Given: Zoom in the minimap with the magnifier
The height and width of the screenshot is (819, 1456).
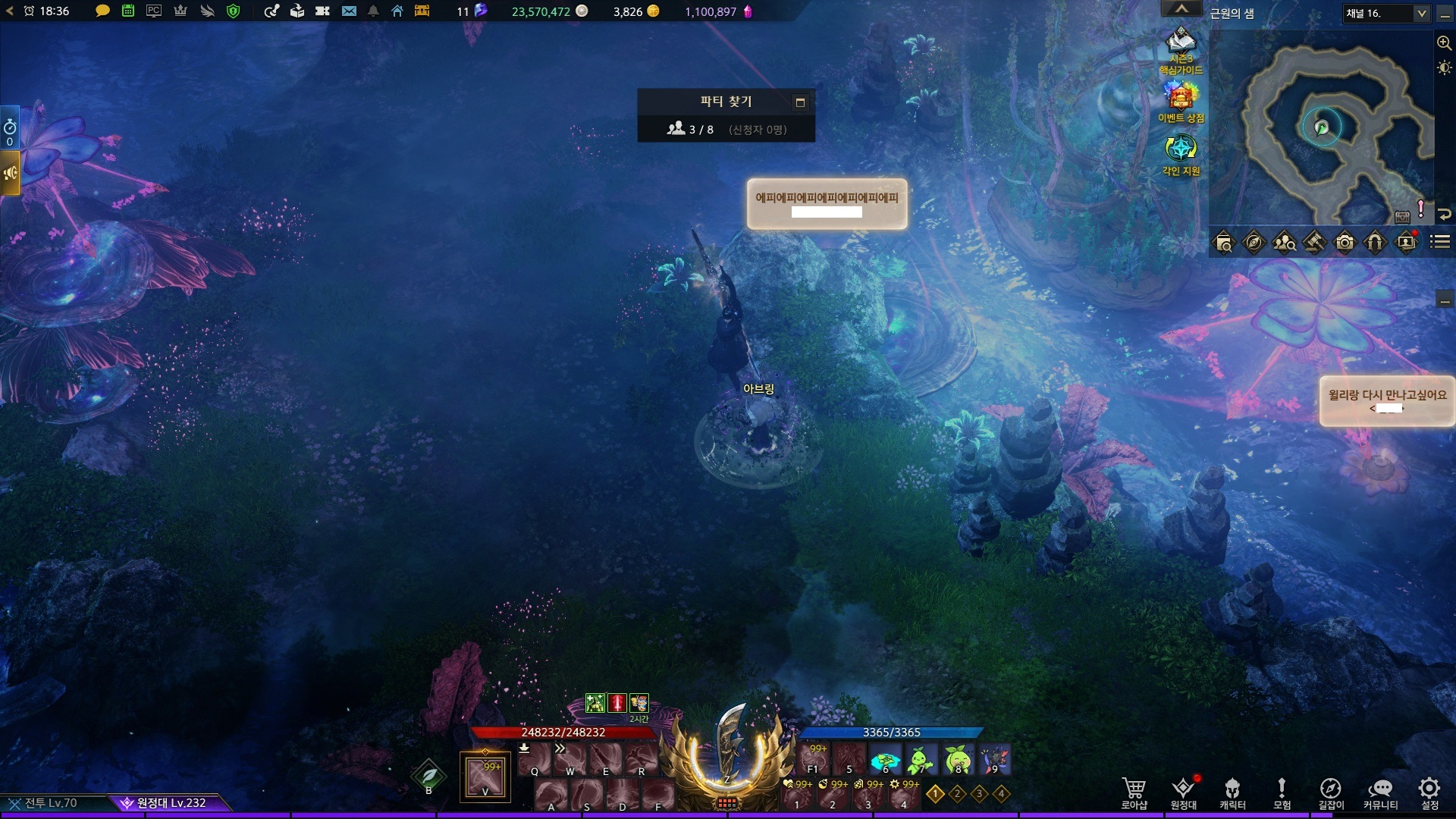Looking at the screenshot, I should (x=1444, y=43).
